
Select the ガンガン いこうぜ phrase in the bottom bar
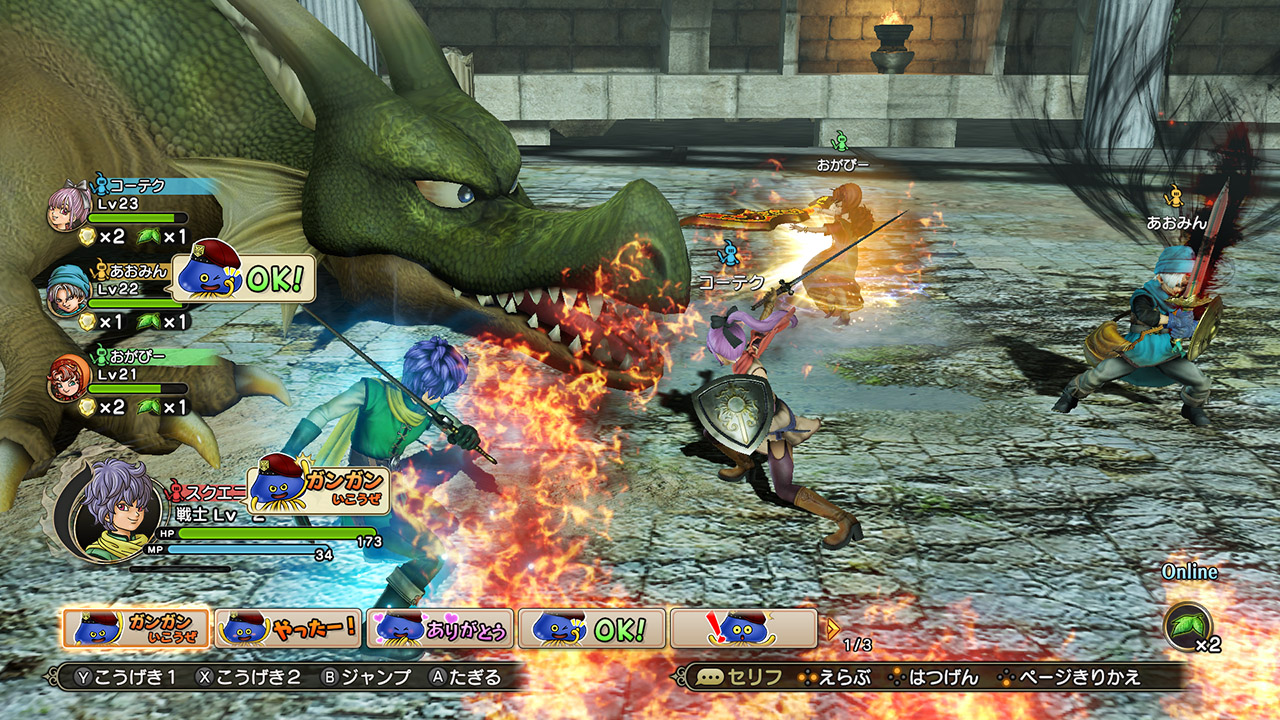(x=136, y=628)
